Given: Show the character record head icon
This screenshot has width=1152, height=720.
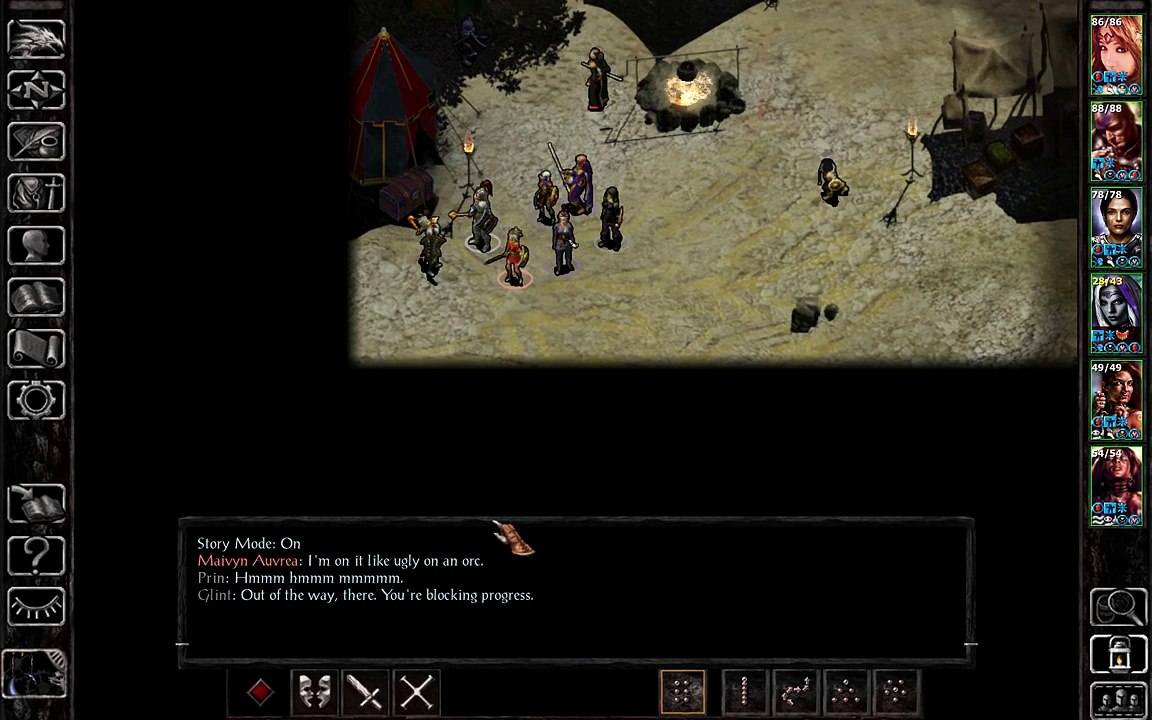Looking at the screenshot, I should [x=36, y=246].
